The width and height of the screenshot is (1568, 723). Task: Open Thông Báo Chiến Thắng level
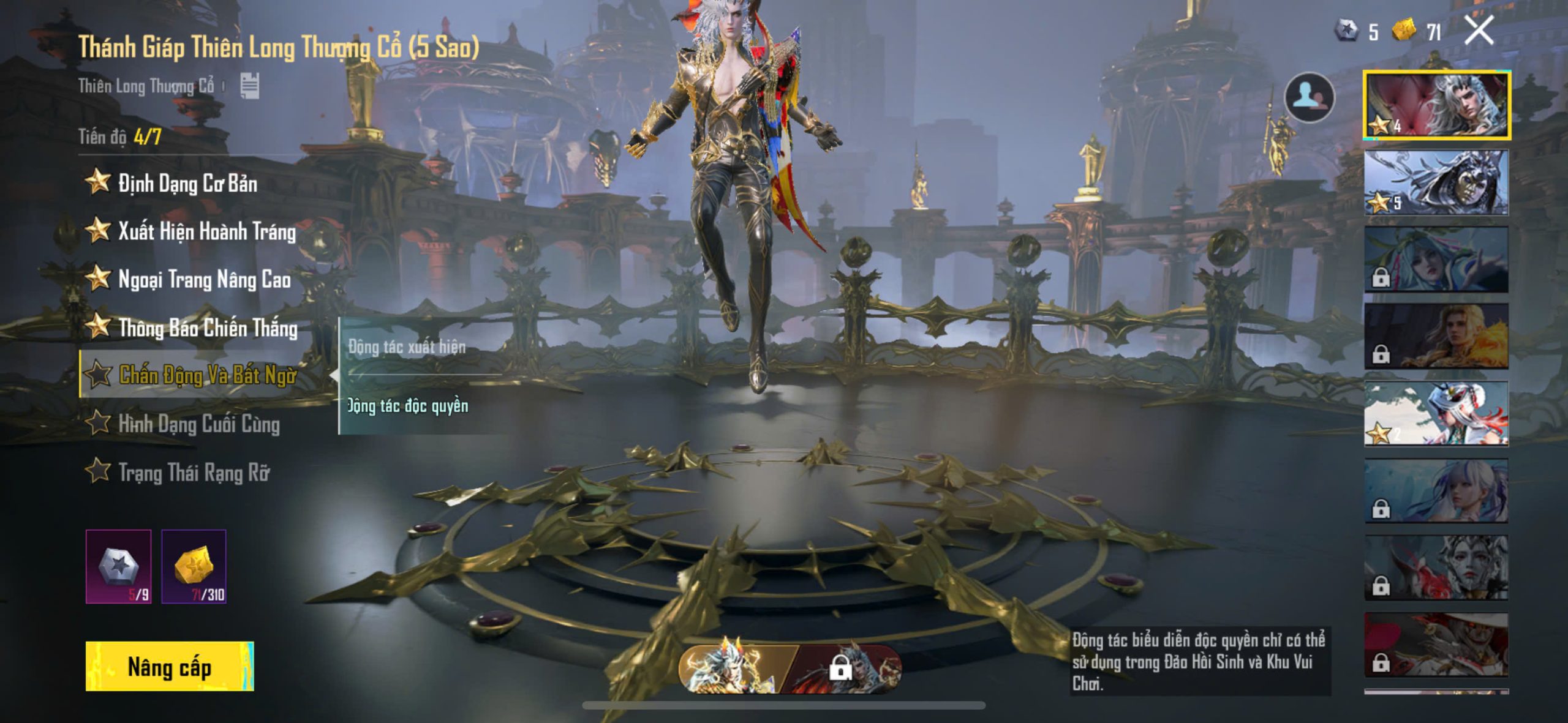click(208, 328)
